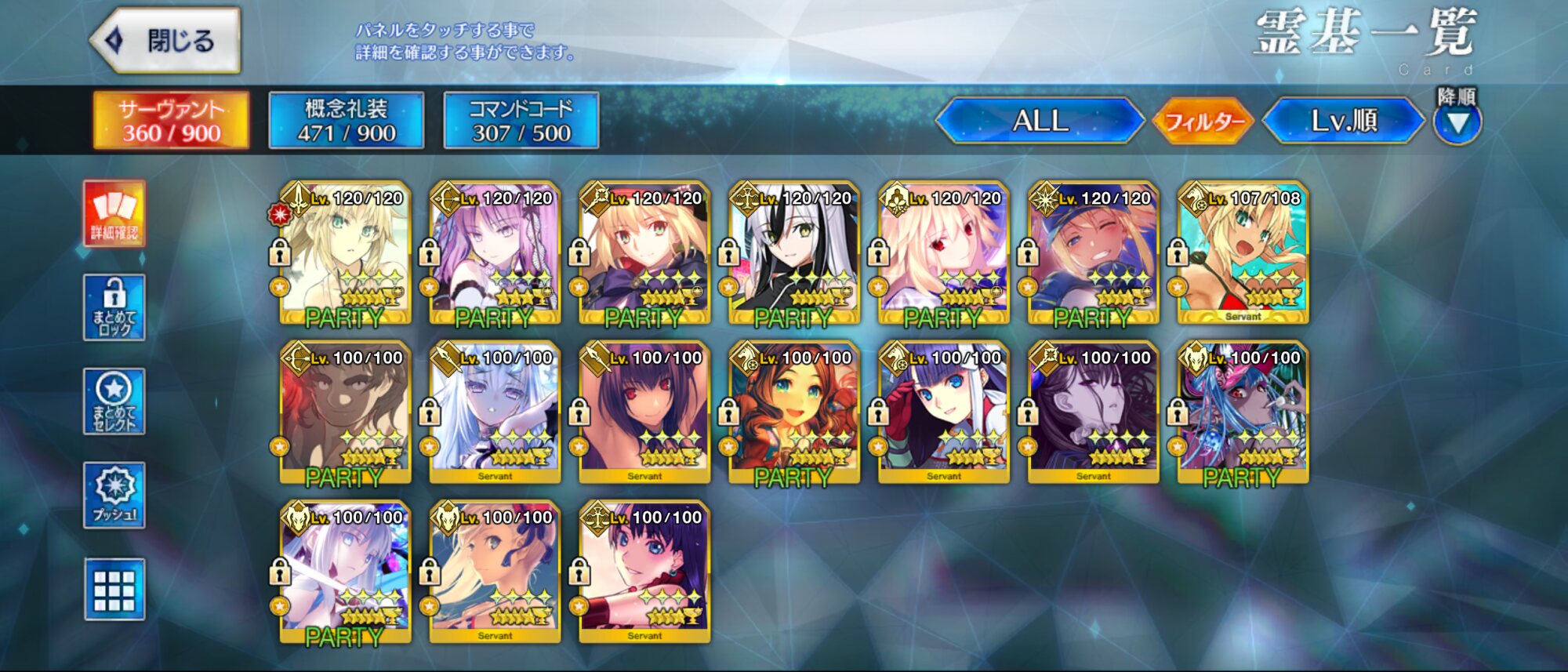The height and width of the screenshot is (672, 1568).
Task: Click the プッシュ! push button
Action: point(114,495)
